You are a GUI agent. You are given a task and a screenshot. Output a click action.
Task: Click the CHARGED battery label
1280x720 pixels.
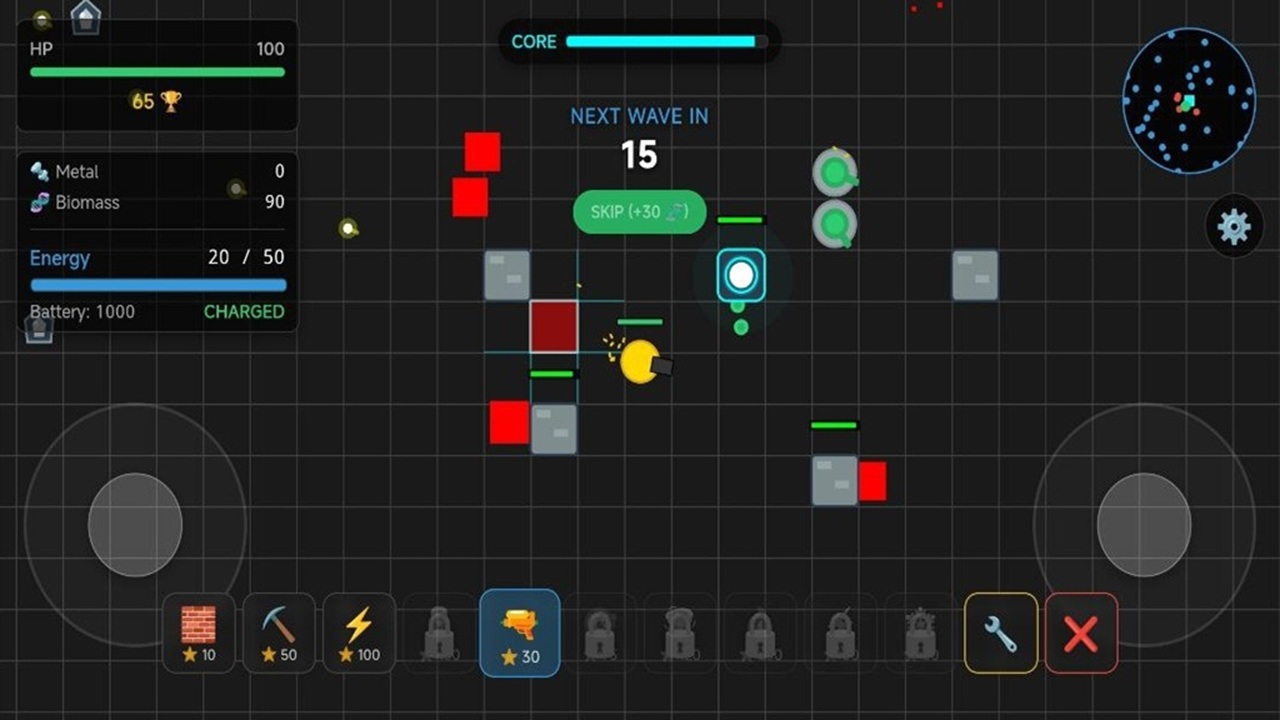pos(243,311)
